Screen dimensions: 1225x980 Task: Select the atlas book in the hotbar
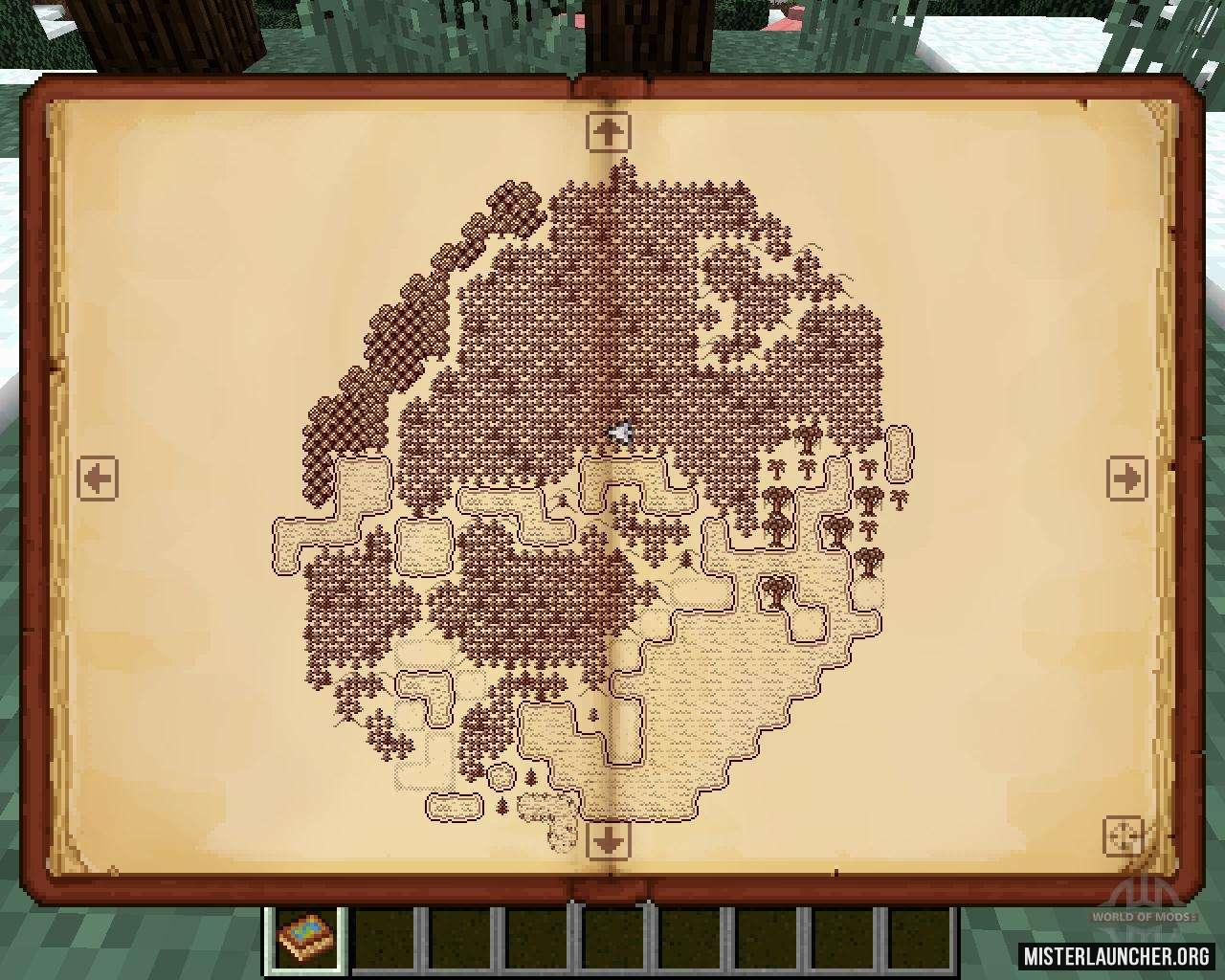[302, 939]
